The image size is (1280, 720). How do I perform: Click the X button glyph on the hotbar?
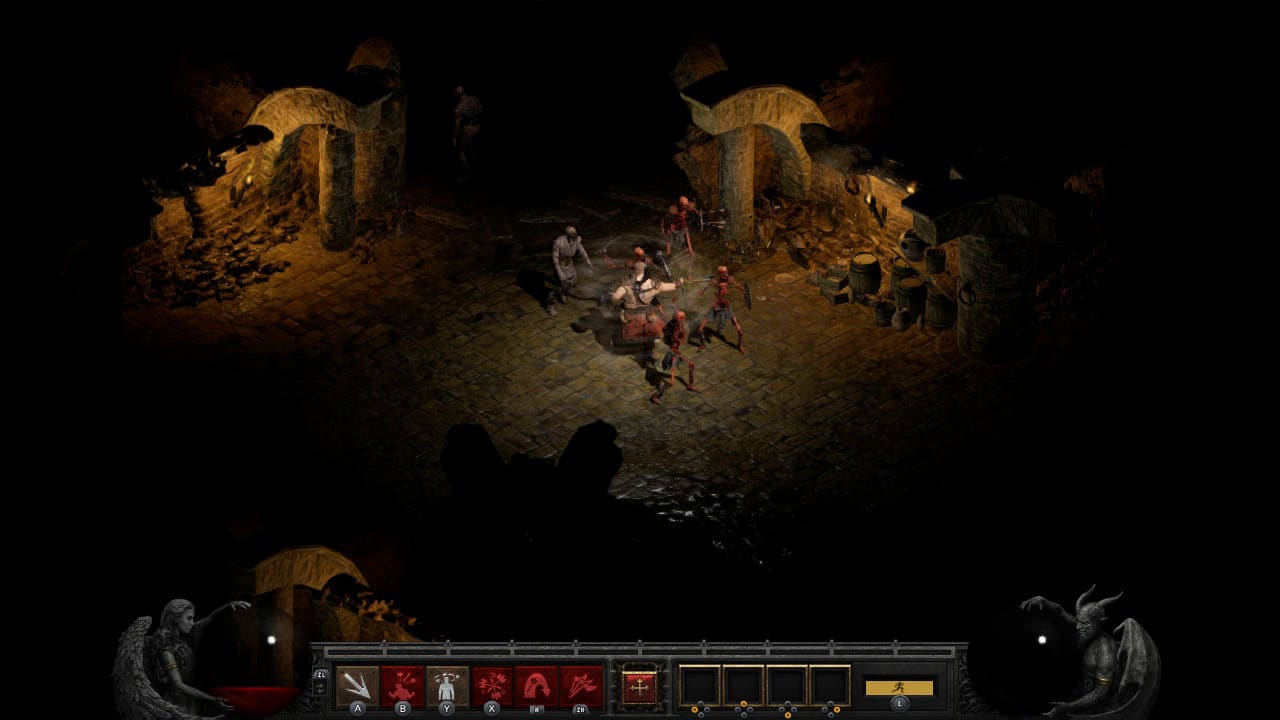[491, 708]
